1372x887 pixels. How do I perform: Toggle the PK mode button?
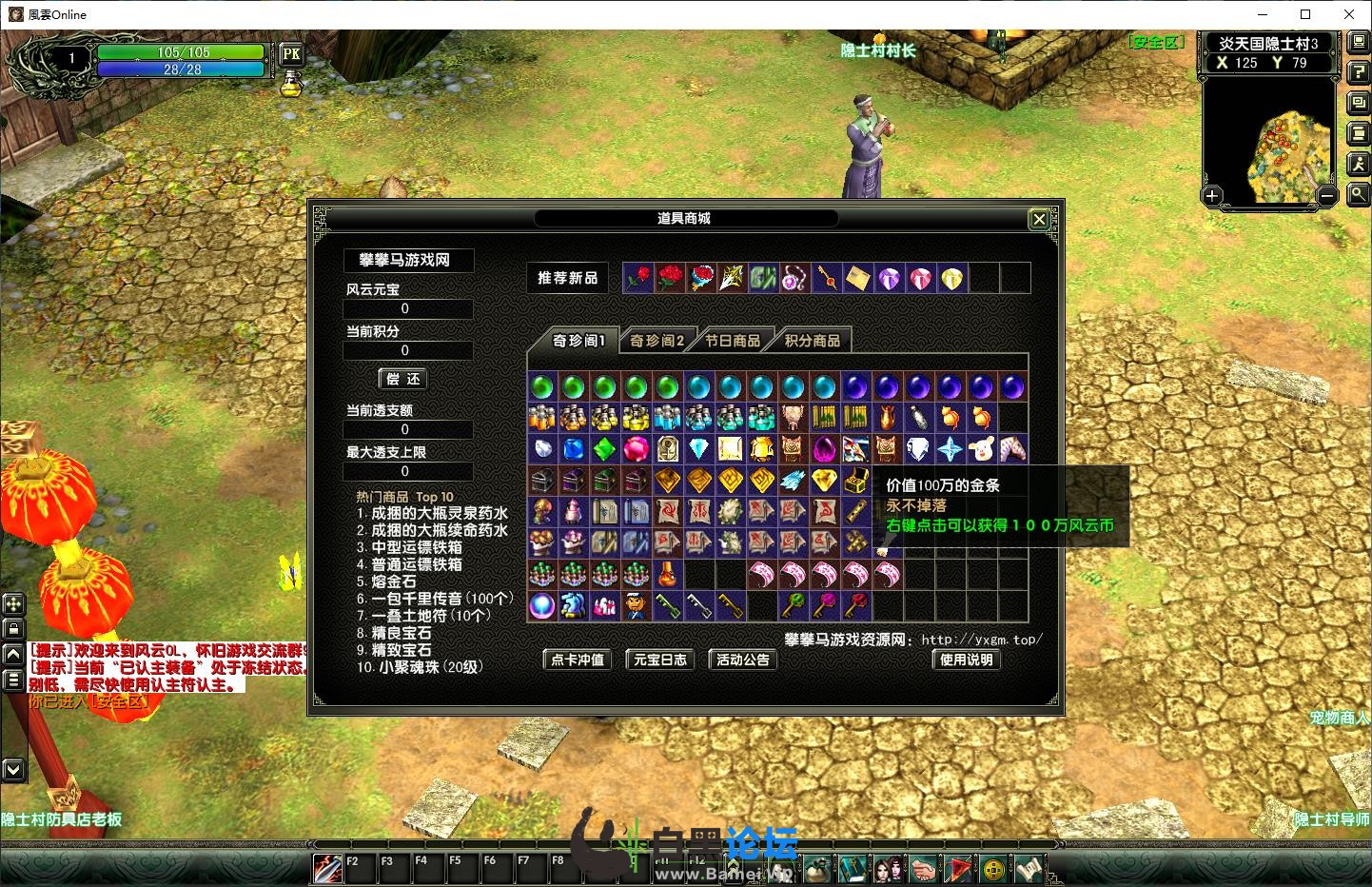[291, 54]
